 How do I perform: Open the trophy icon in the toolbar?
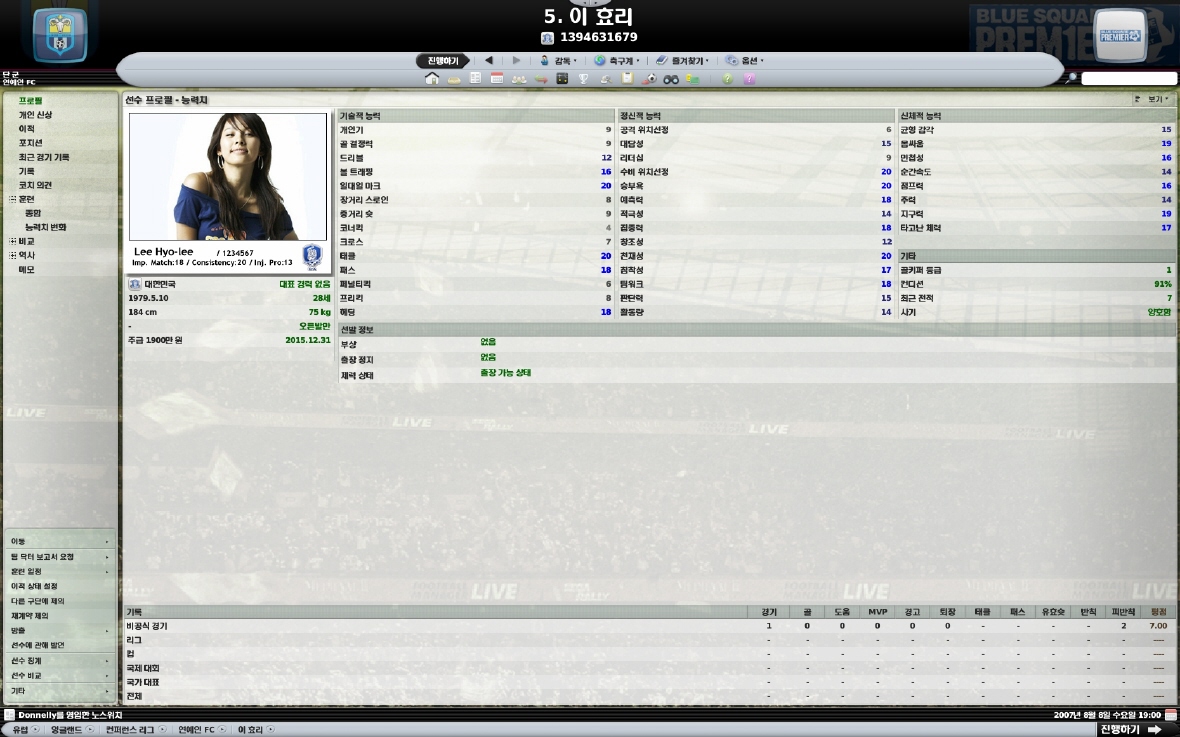click(x=584, y=79)
